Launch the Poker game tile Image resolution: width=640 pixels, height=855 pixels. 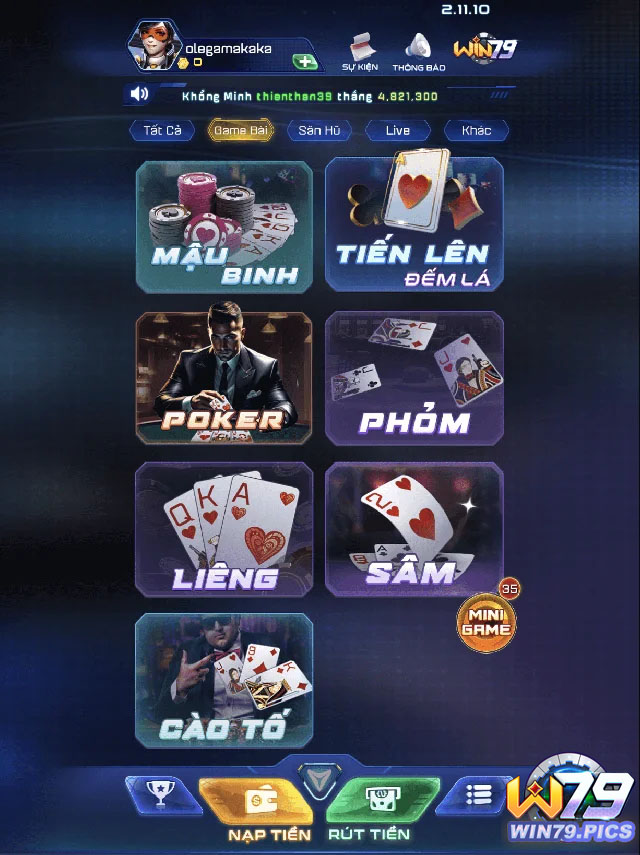click(224, 378)
